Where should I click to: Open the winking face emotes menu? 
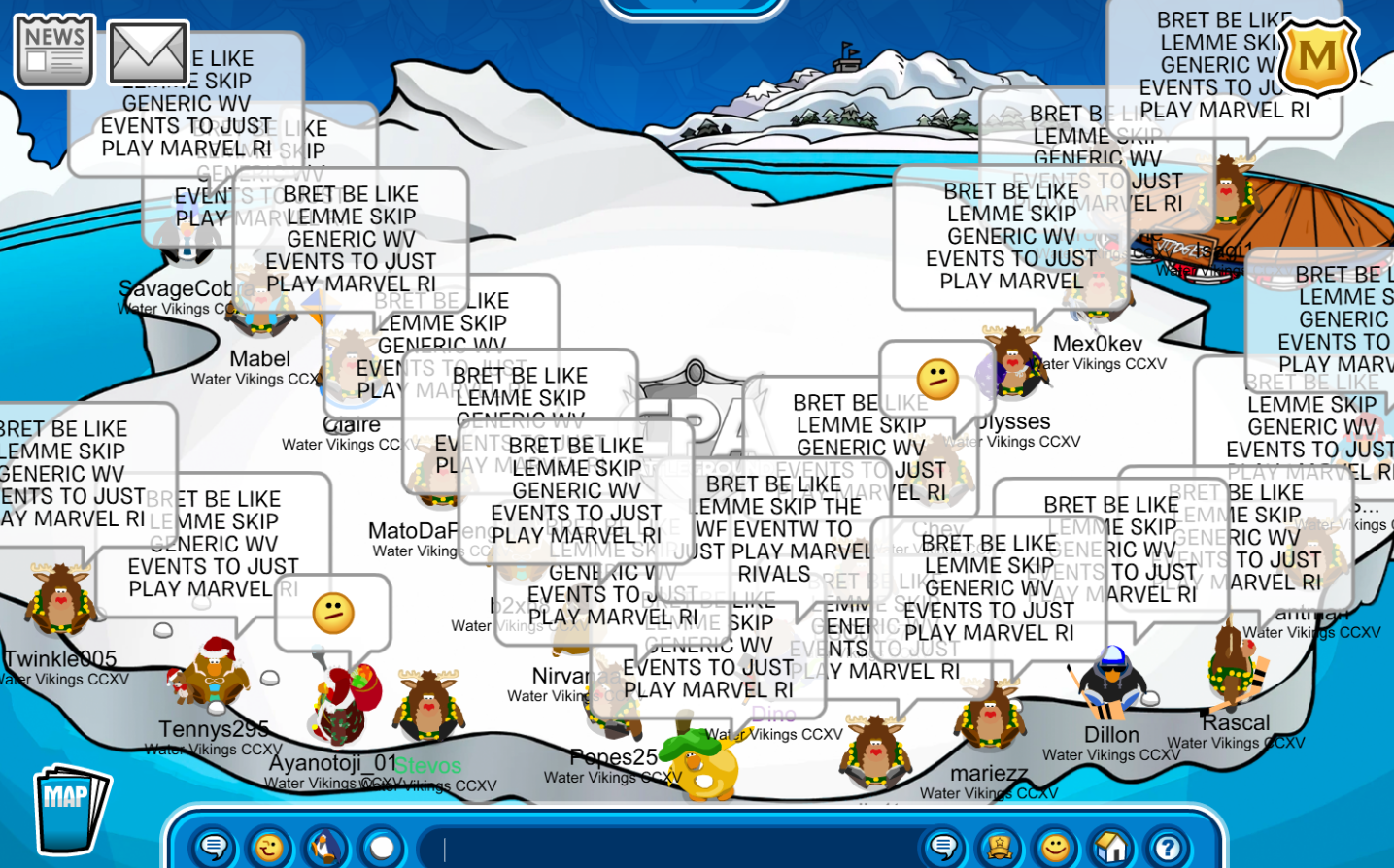point(269,848)
